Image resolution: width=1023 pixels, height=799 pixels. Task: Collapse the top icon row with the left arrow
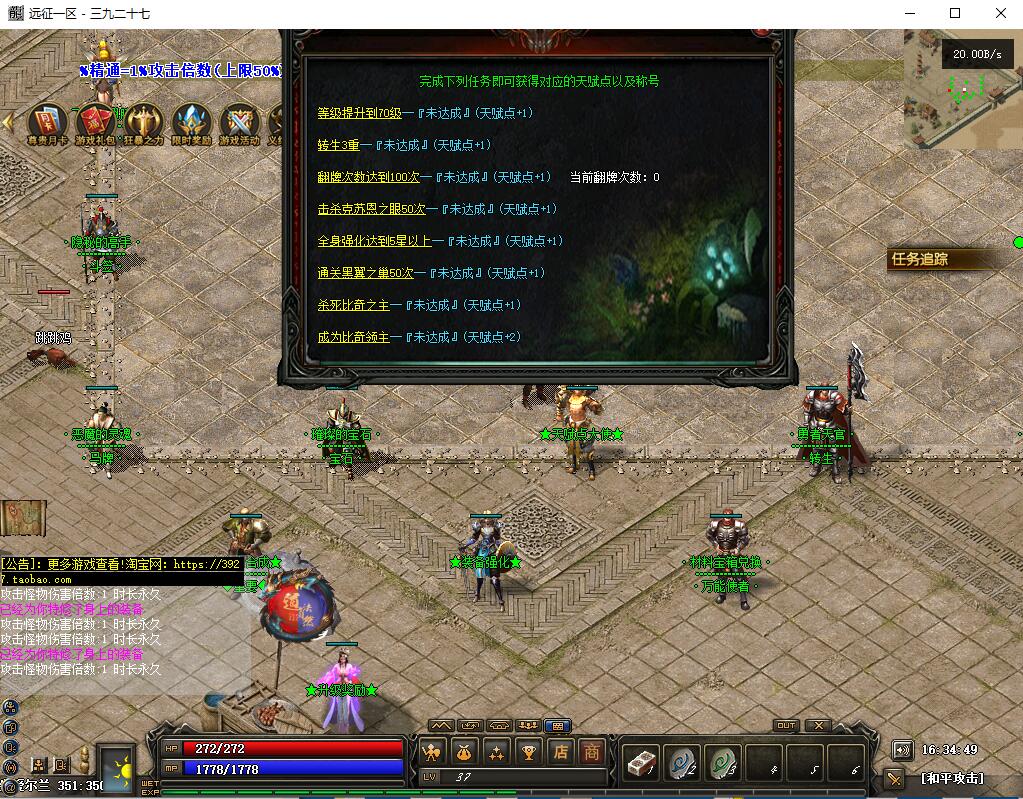point(8,122)
